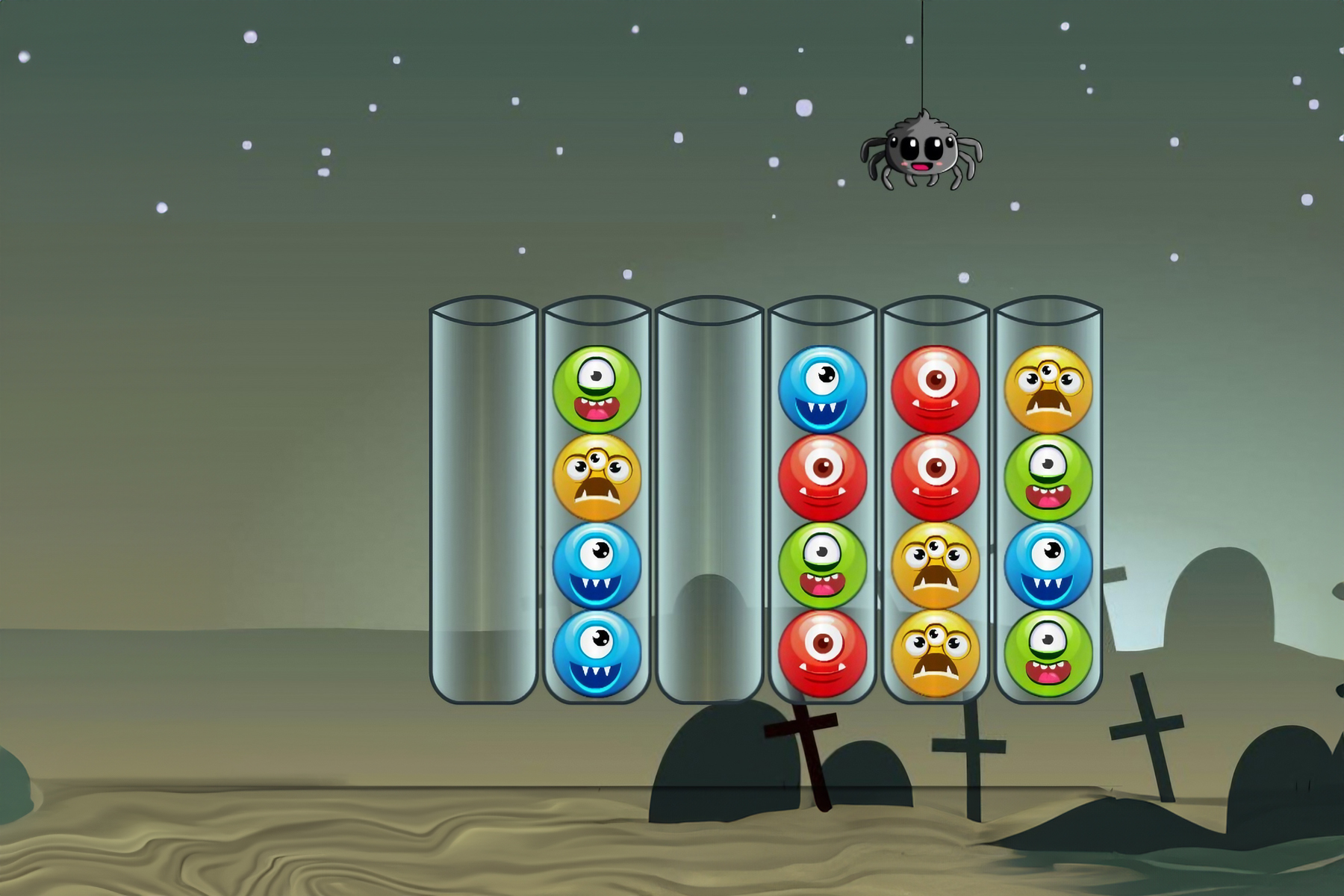Viewport: 1344px width, 896px height.
Task: Pick the tube with a blue monster on top
Action: pos(822,500)
